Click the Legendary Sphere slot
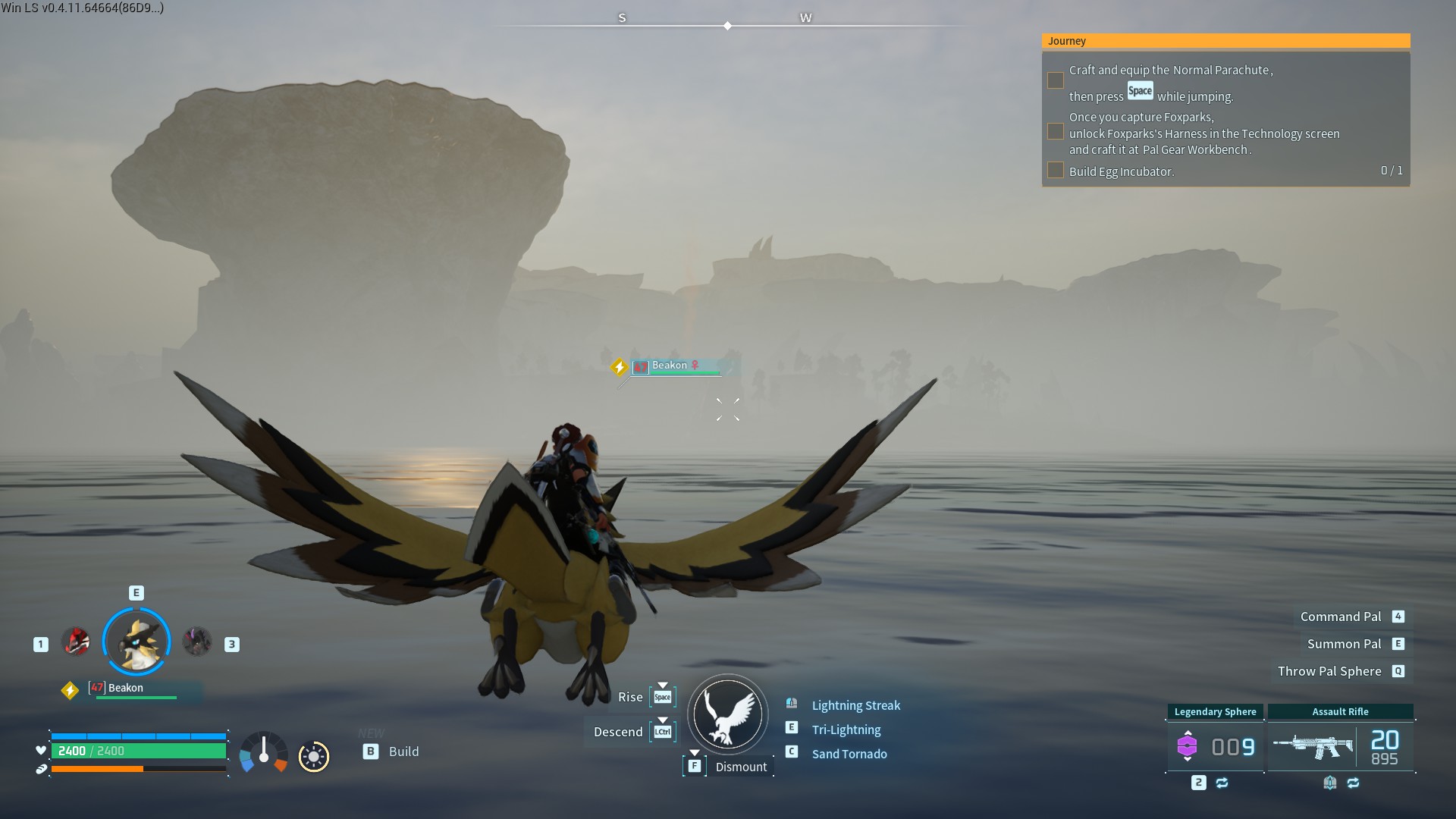This screenshot has height=819, width=1456. (x=1215, y=746)
